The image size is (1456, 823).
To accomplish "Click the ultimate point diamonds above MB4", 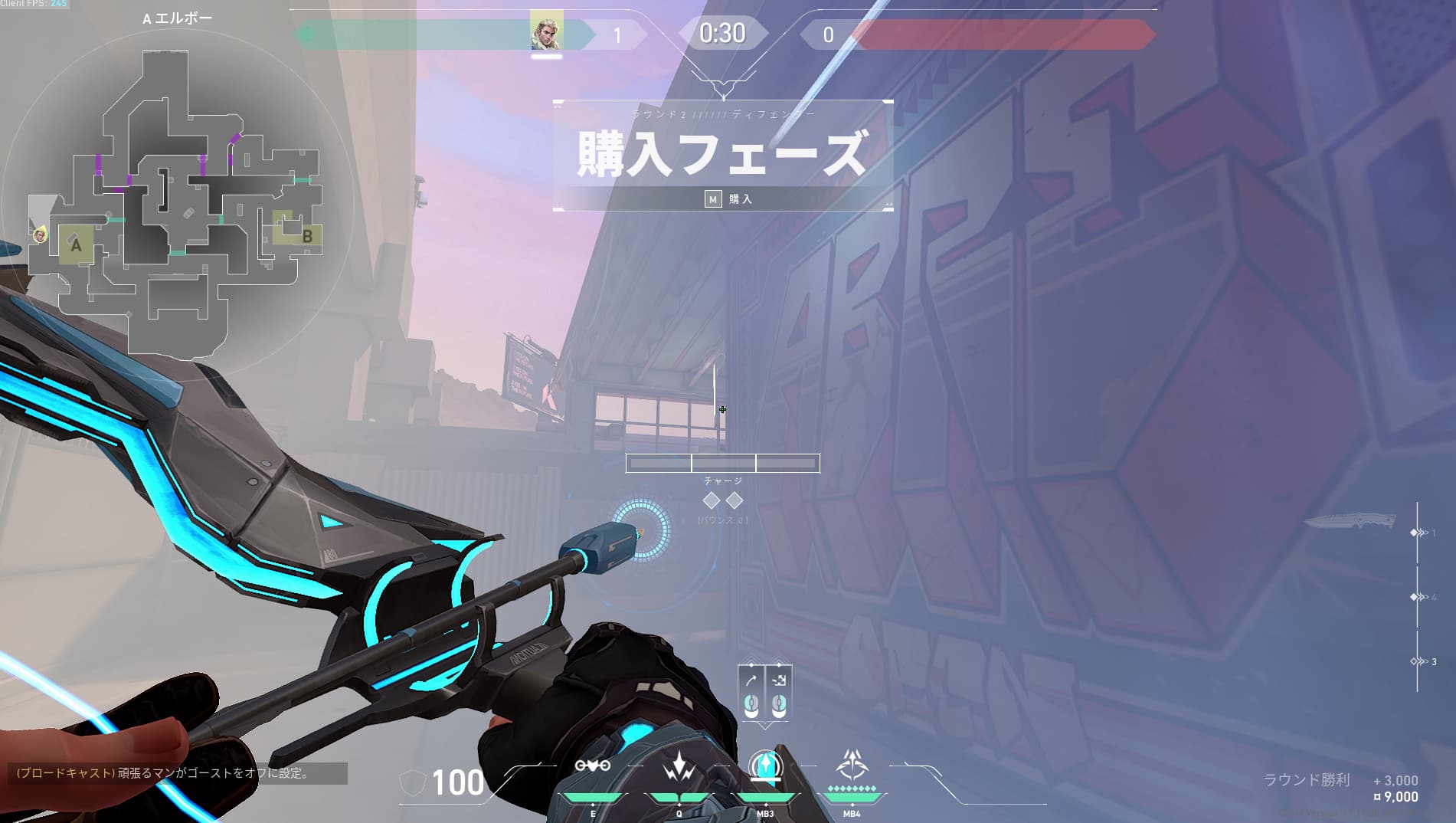I will (x=851, y=790).
